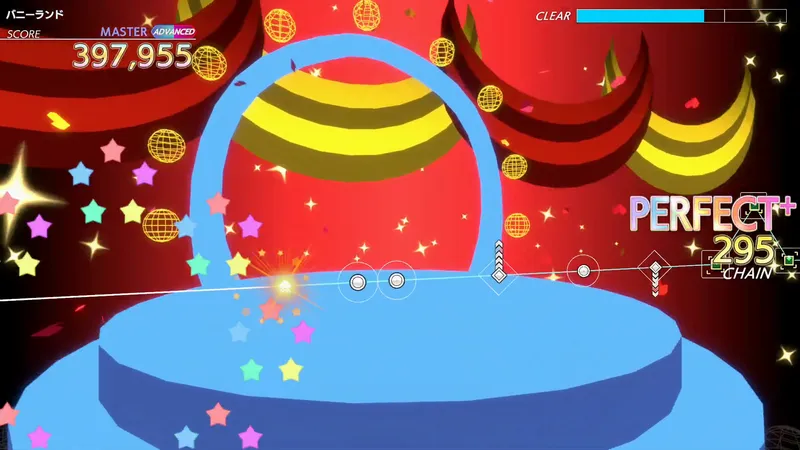
Task: Hit the lone circle note between the diamonds
Action: point(583,270)
